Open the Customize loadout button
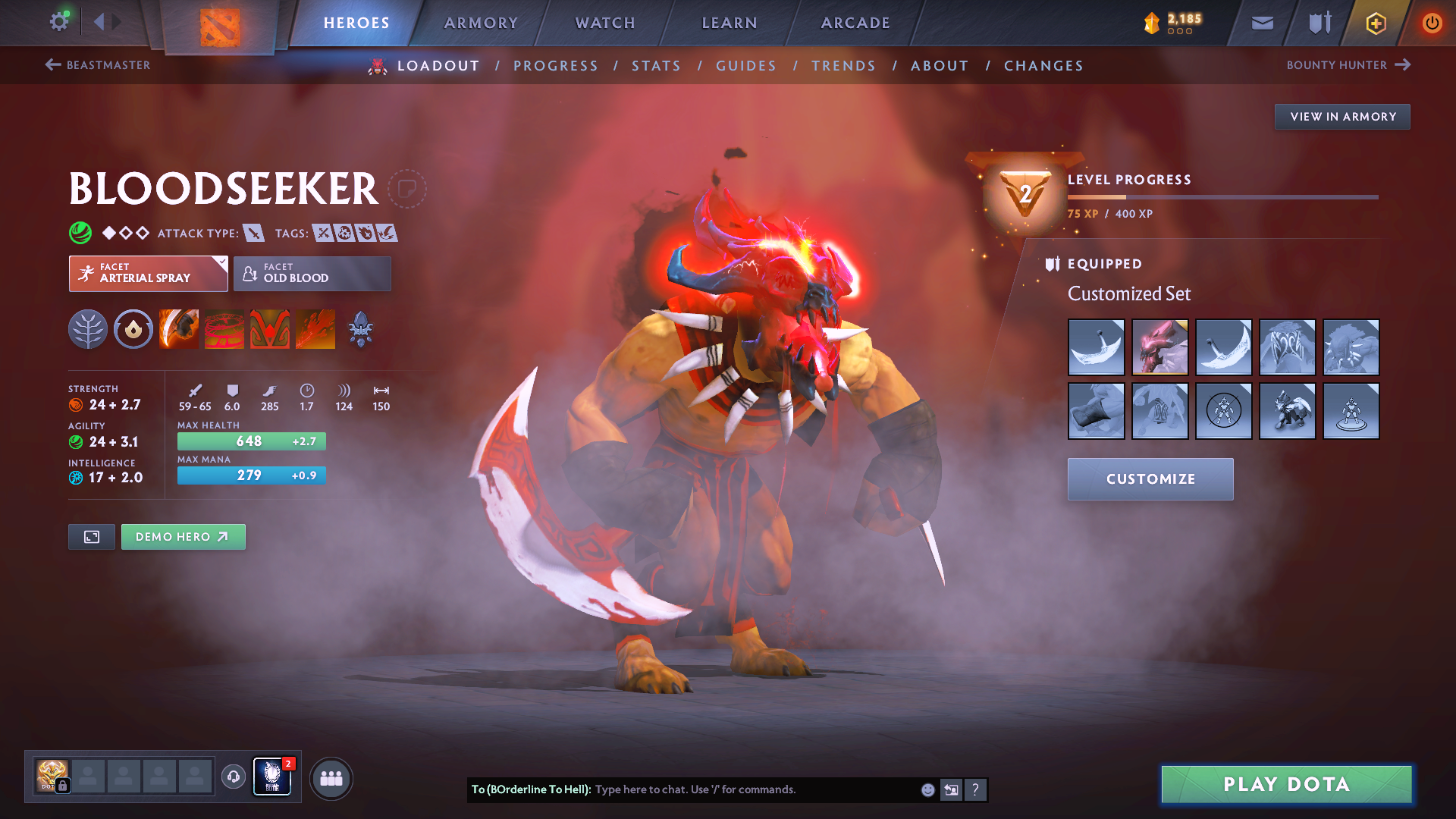The image size is (1456, 819). [x=1150, y=479]
